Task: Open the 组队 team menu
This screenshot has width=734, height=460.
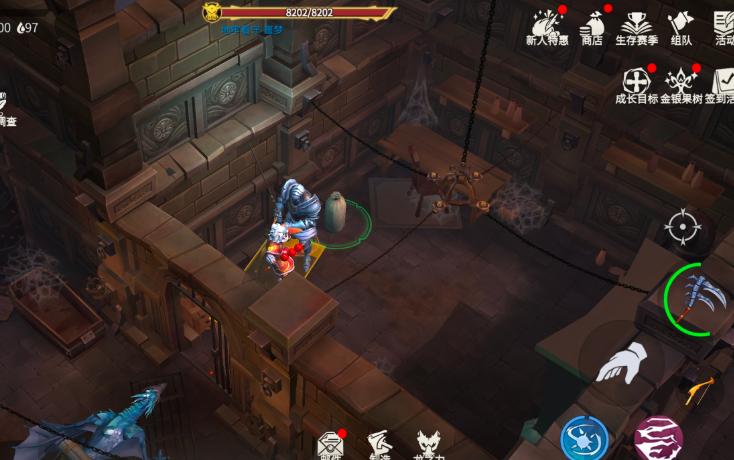Action: (681, 25)
